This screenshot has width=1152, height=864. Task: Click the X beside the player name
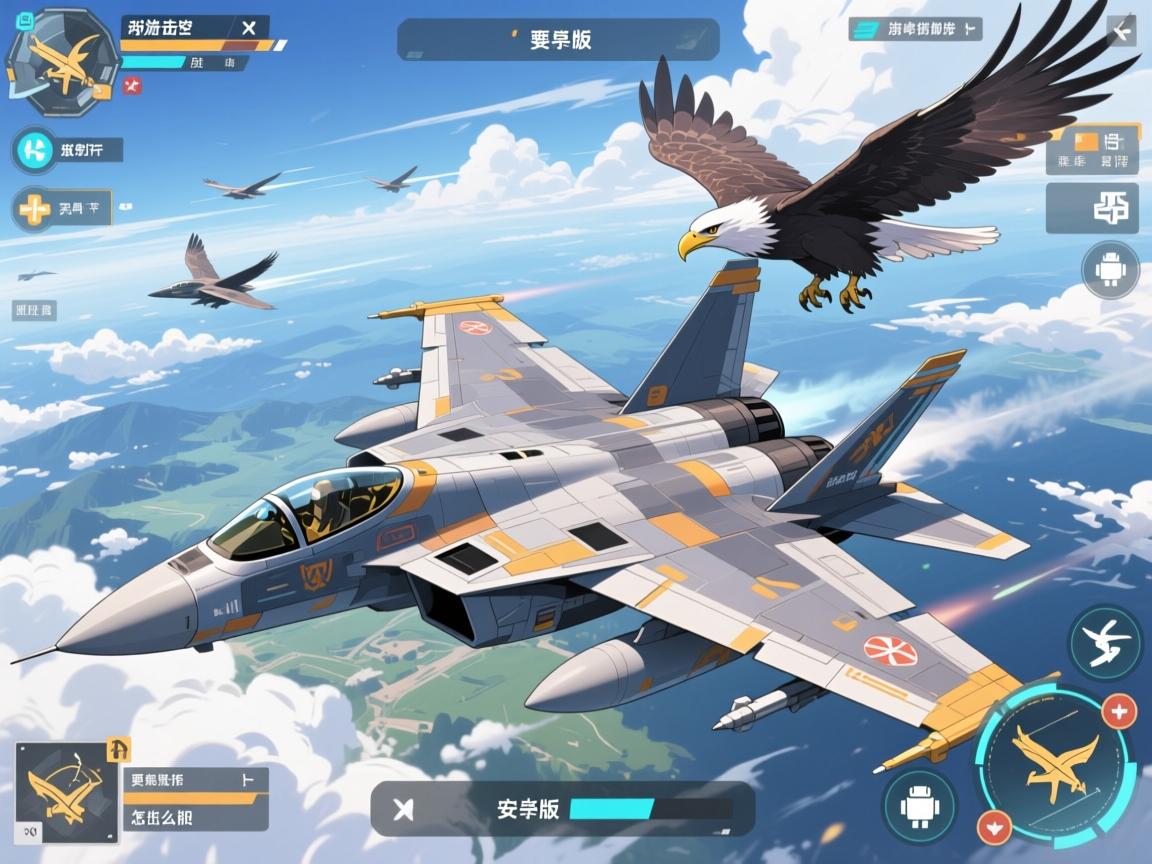249,29
